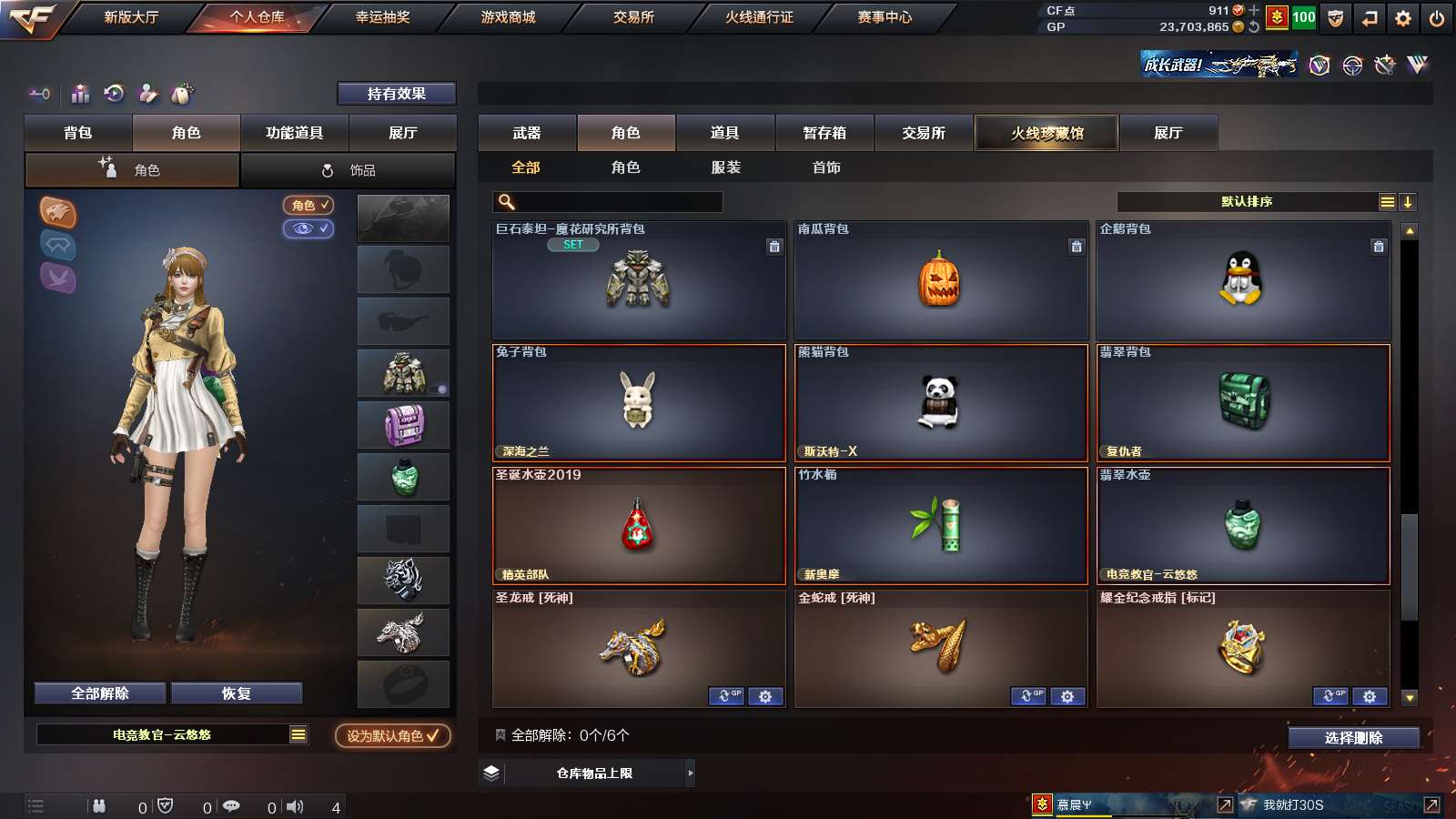Click the 恢复 restore button
Screen dimensions: 1456x819
237,693
